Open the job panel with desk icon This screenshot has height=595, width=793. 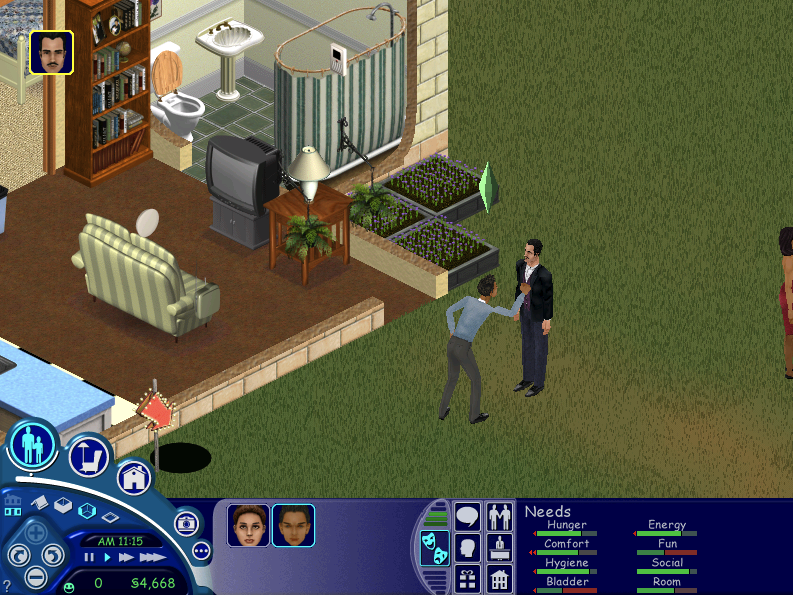click(499, 548)
